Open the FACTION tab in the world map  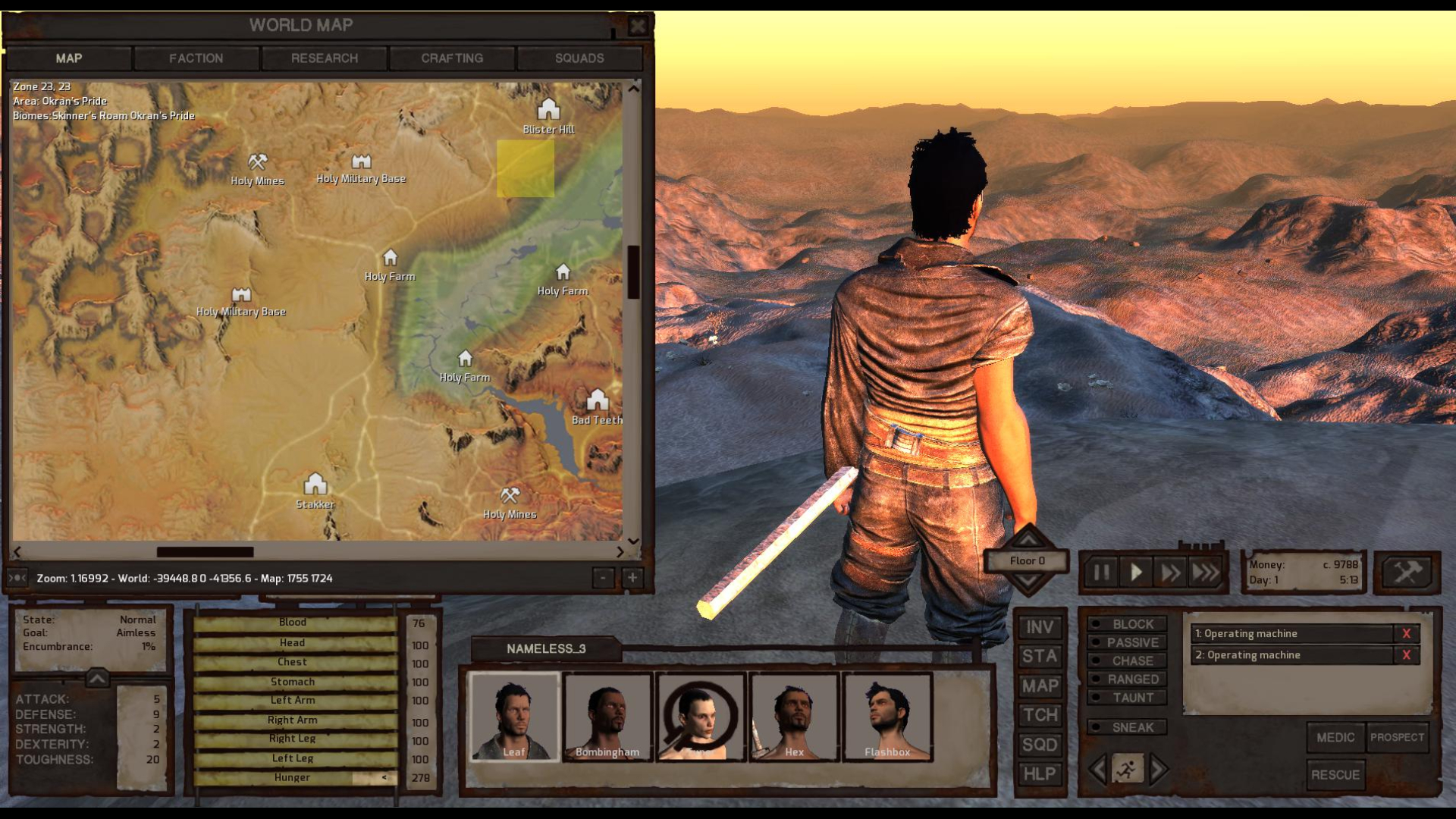[x=196, y=58]
